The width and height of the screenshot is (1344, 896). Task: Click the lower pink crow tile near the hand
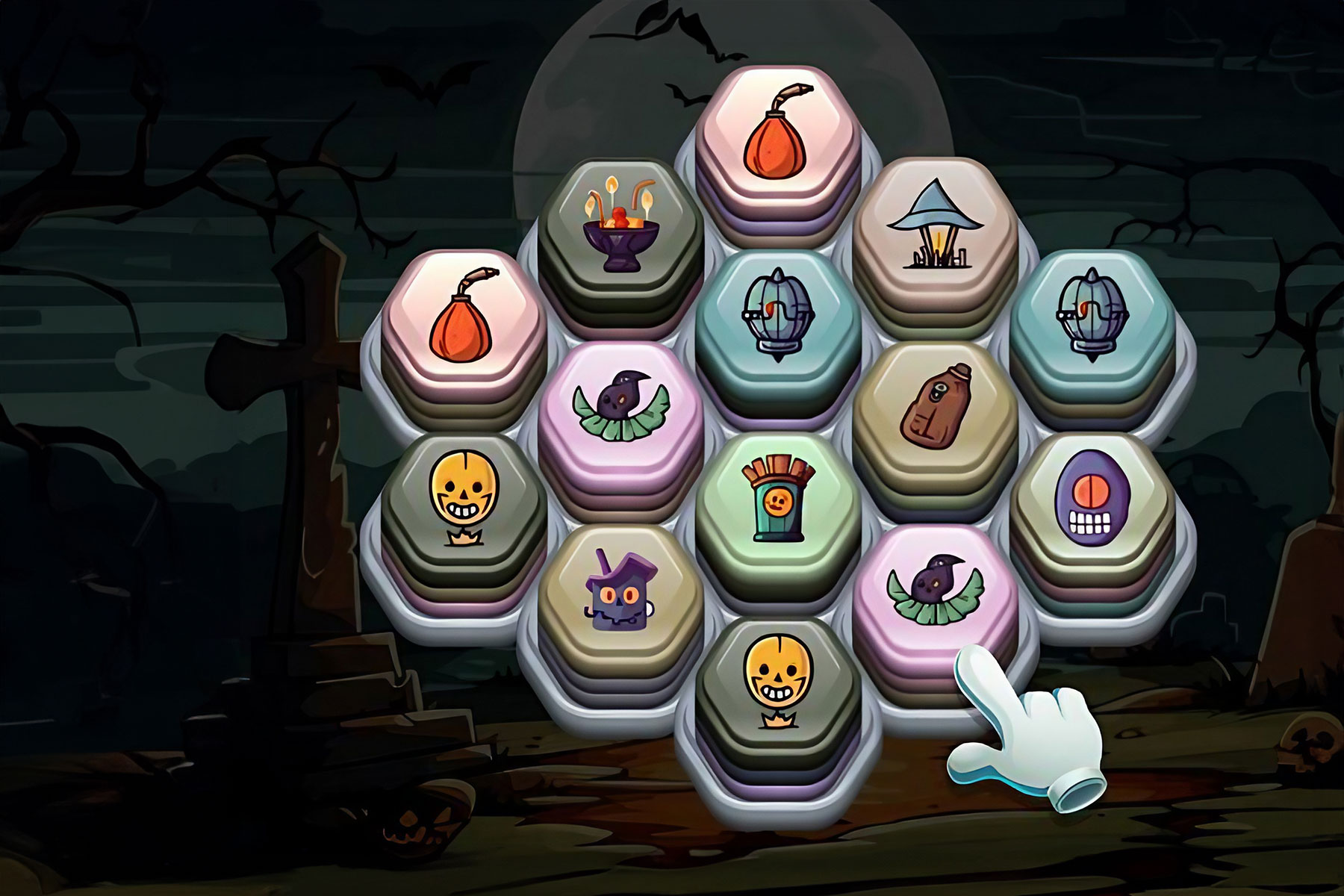[937, 590]
